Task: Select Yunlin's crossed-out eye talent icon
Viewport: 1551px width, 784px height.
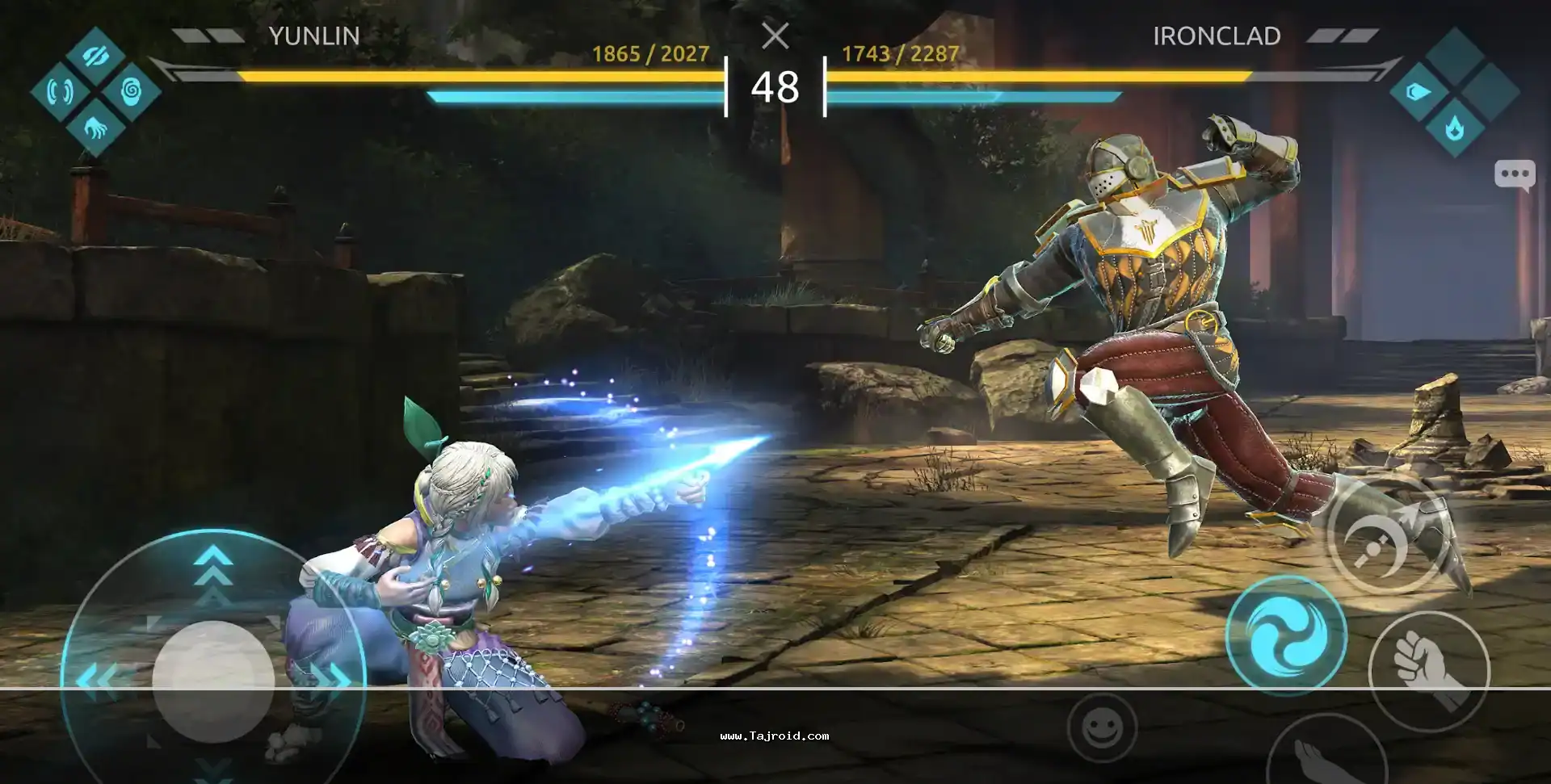Action: pos(95,55)
